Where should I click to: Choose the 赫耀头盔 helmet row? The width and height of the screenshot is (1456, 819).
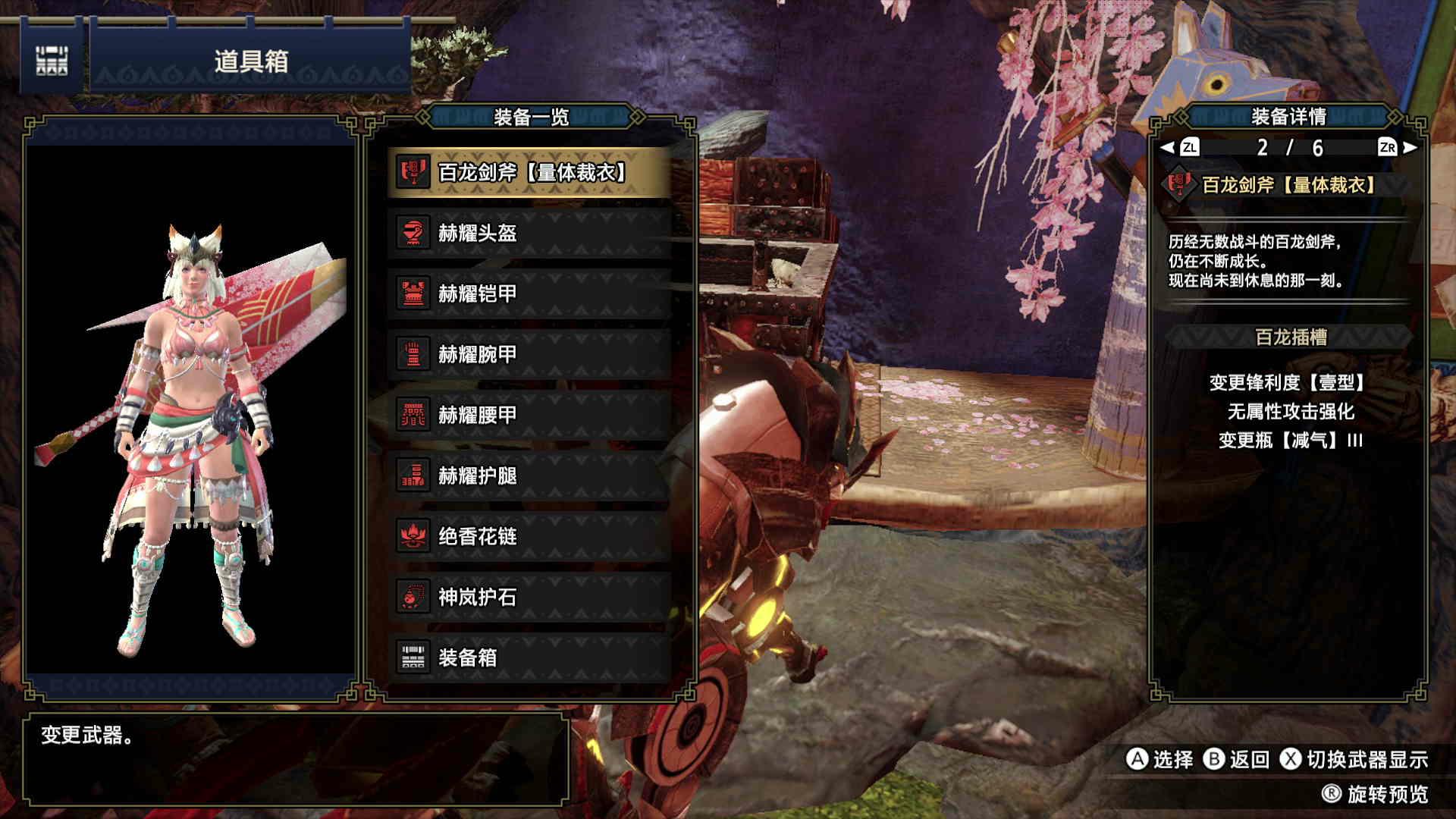(x=529, y=234)
